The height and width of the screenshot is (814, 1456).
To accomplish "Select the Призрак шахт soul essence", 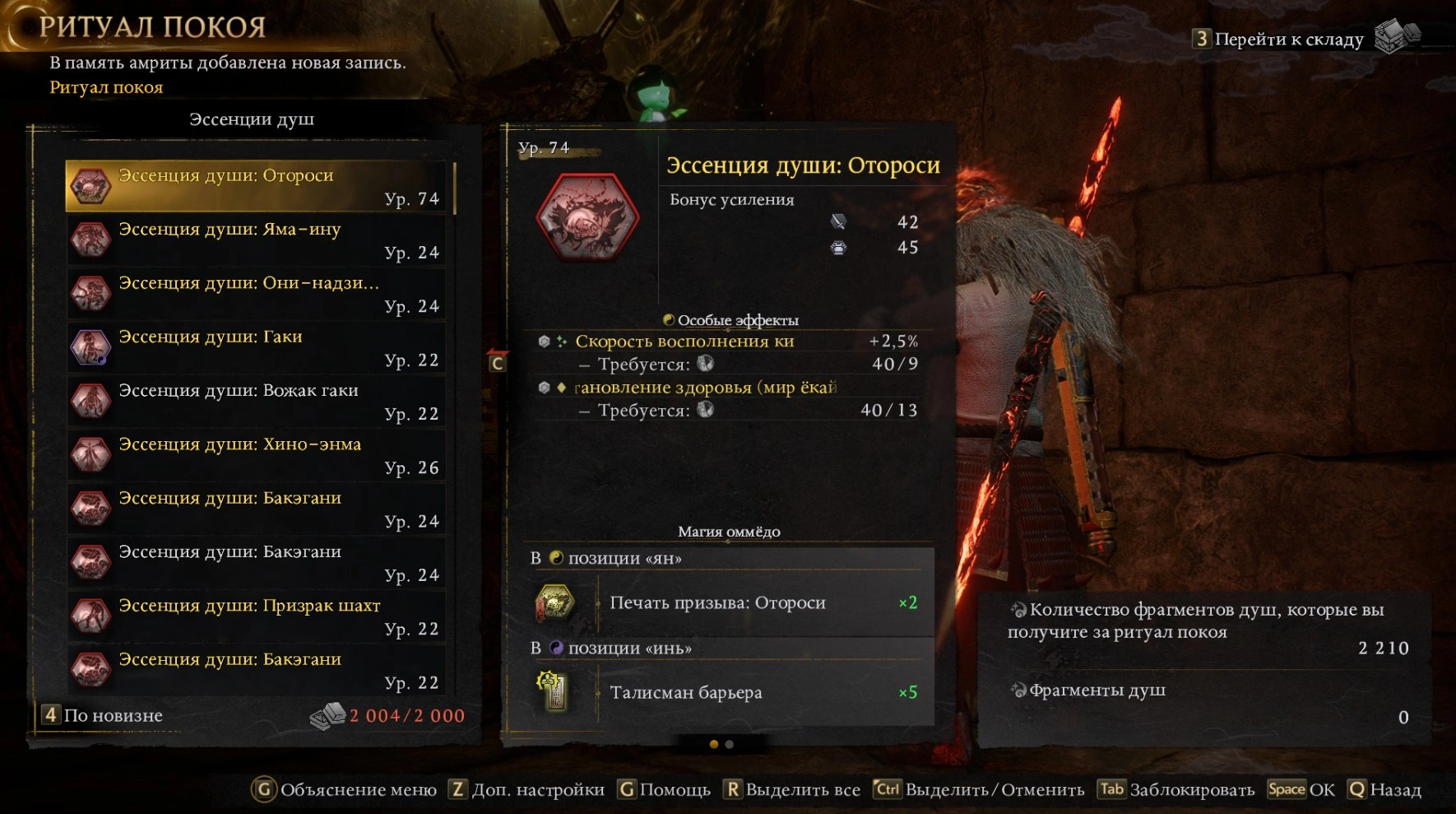I will pos(257,616).
